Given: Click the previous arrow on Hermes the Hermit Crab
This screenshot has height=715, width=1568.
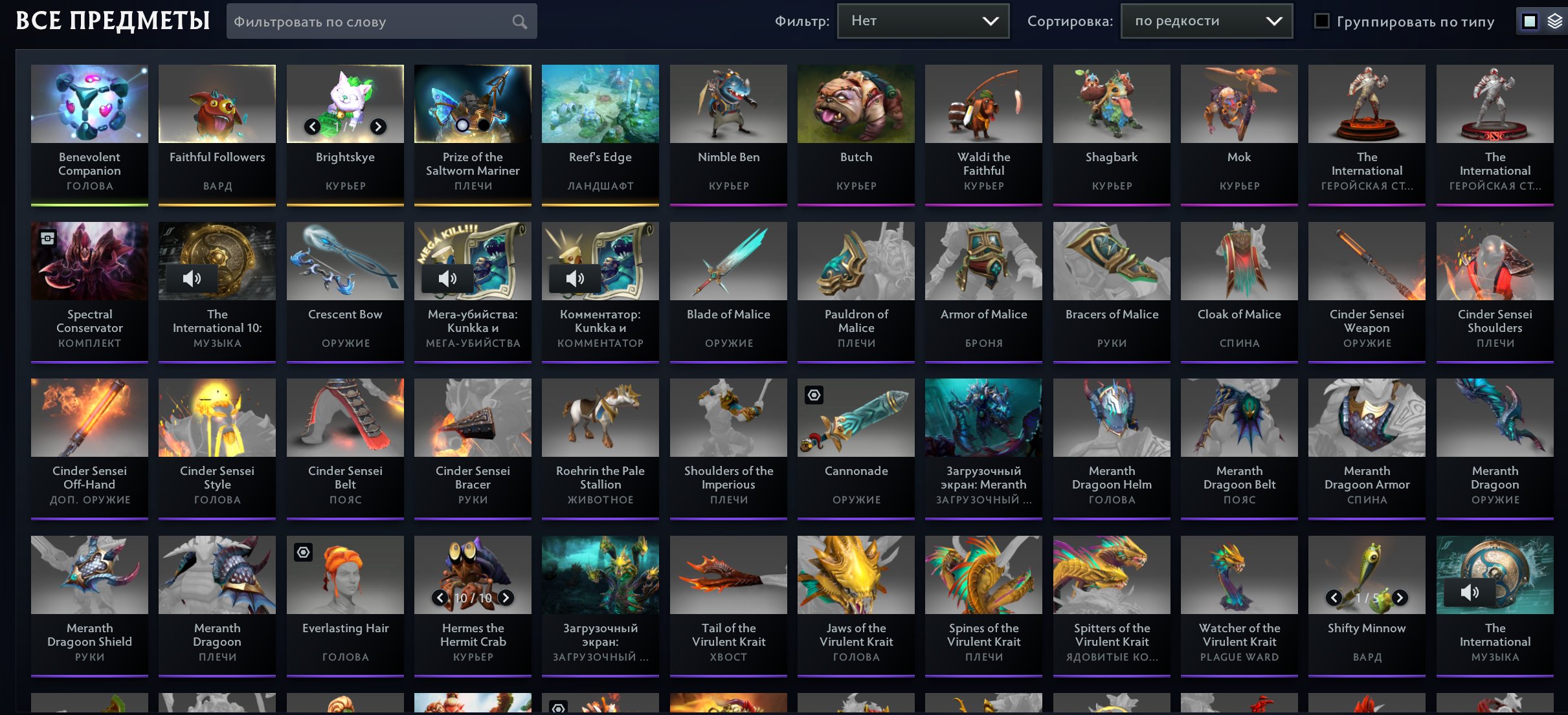Looking at the screenshot, I should (440, 598).
